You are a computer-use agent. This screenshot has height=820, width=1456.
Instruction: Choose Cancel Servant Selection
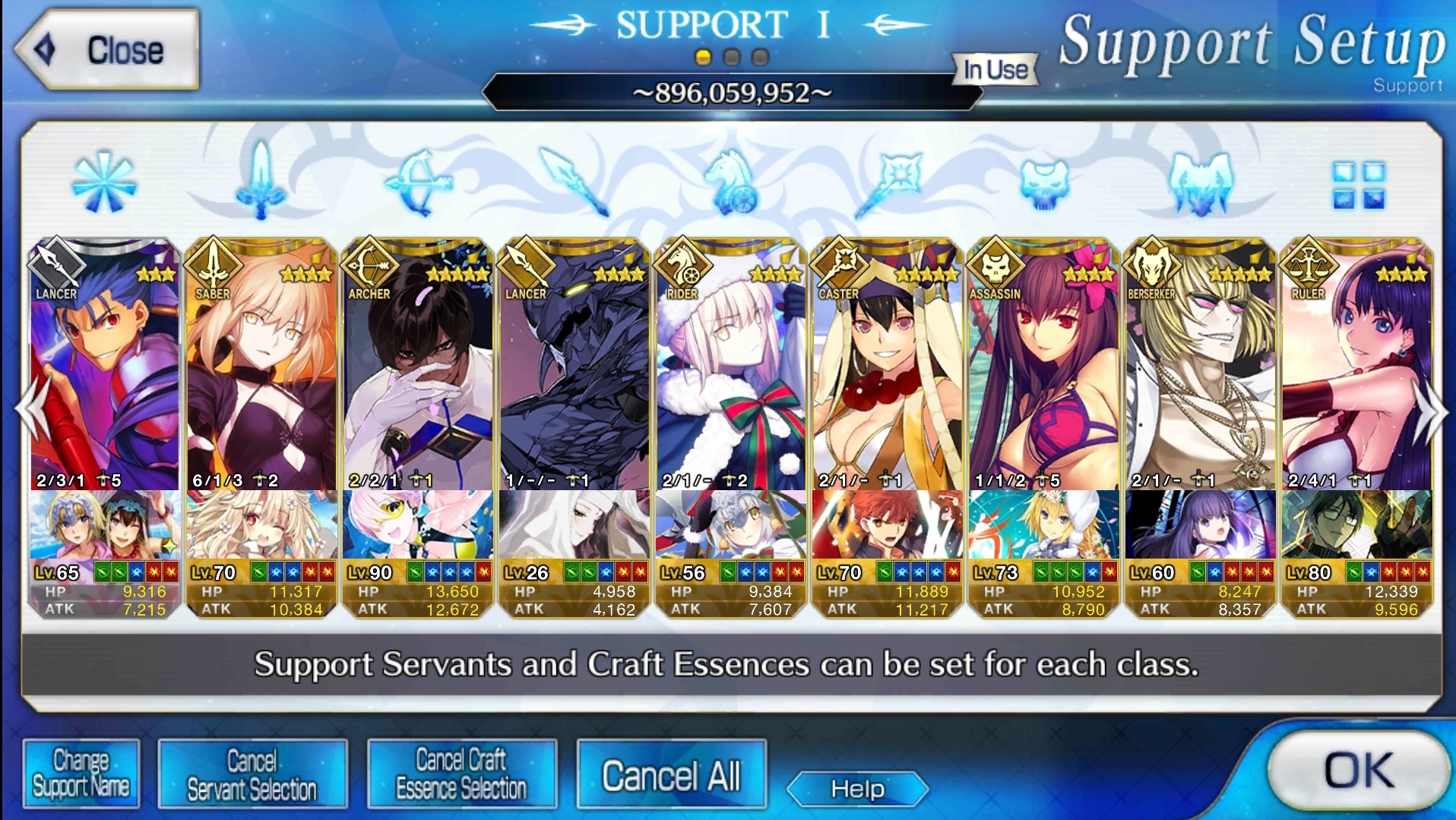pos(252,774)
